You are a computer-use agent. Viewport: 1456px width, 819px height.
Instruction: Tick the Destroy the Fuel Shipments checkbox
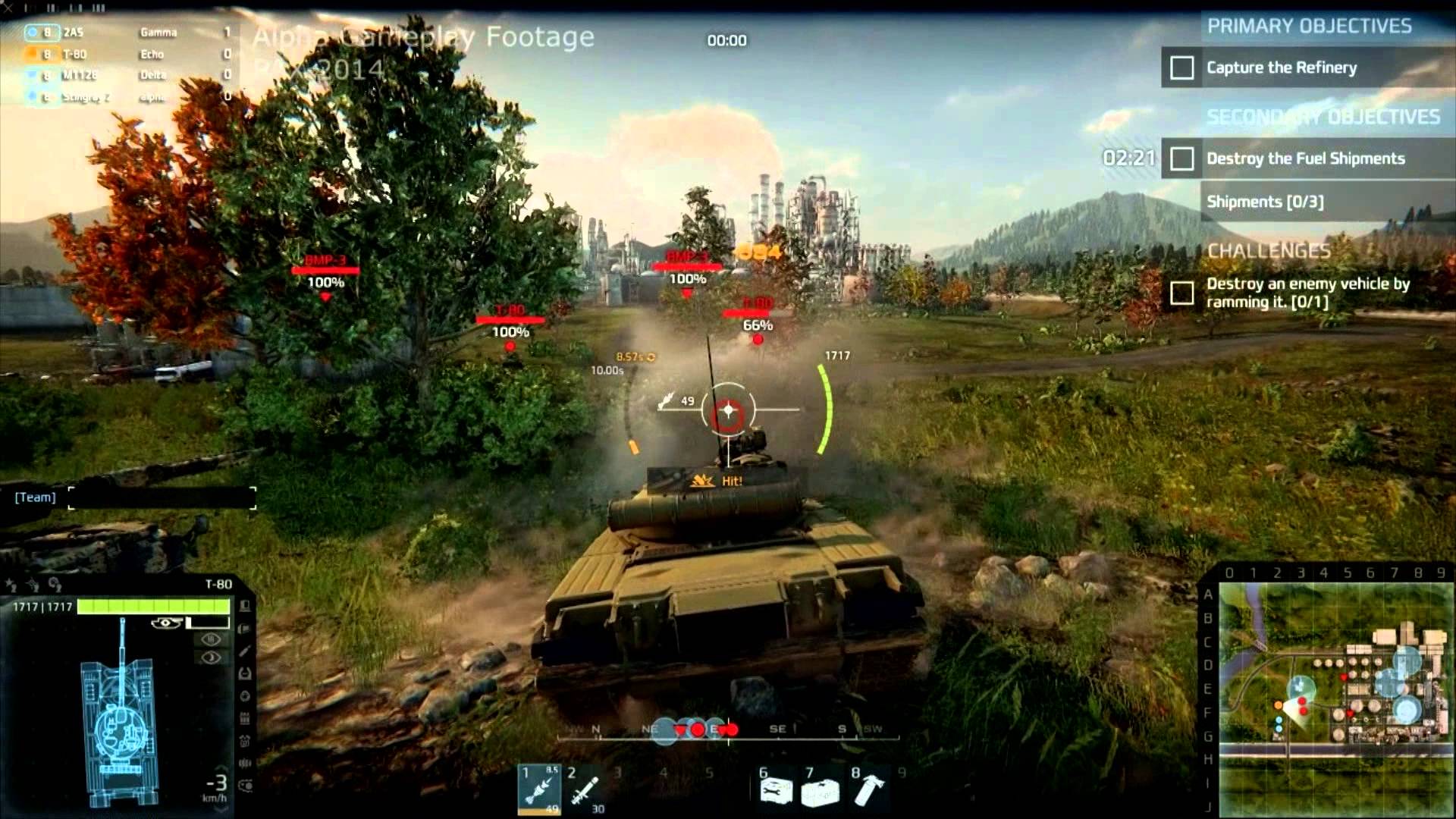1181,159
